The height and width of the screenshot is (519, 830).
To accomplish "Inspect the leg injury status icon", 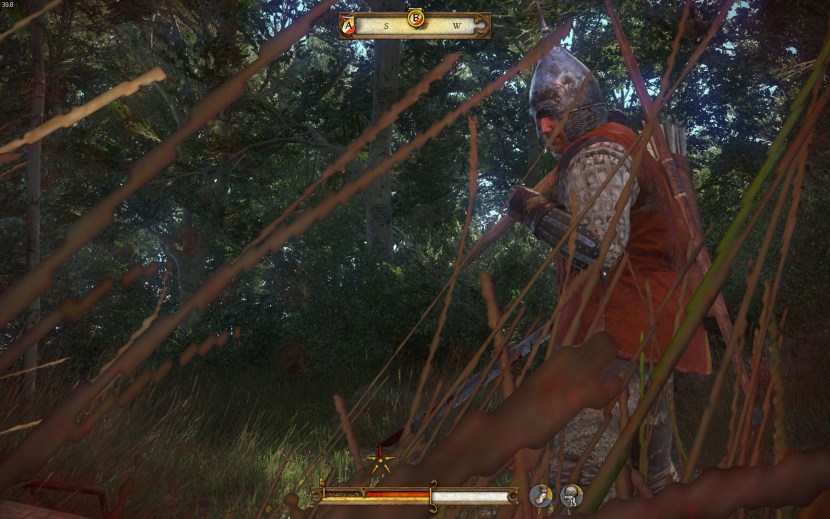I will (x=541, y=494).
